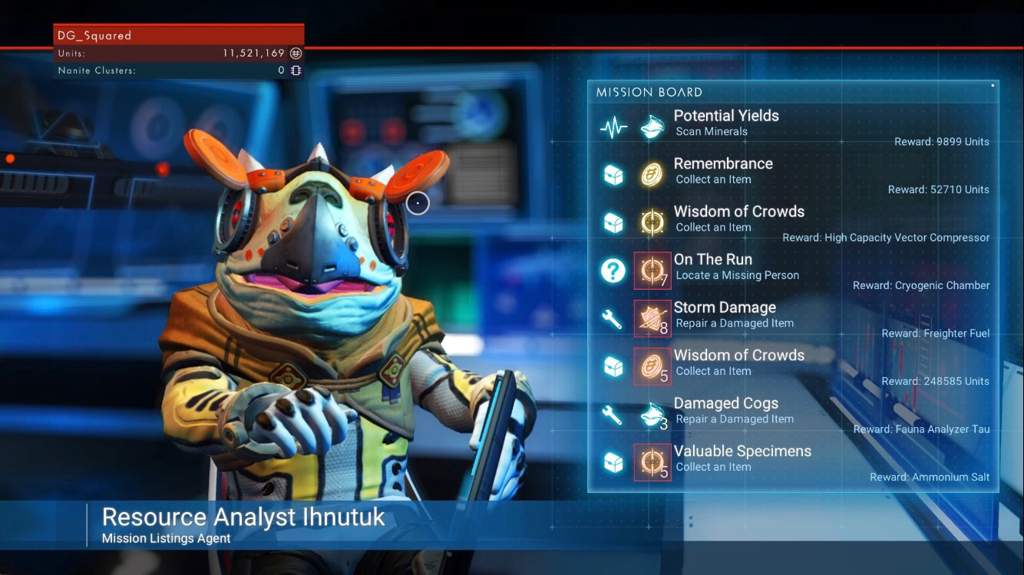The image size is (1024, 575).
Task: Select the Storm Damage repair mission
Action: coord(724,315)
